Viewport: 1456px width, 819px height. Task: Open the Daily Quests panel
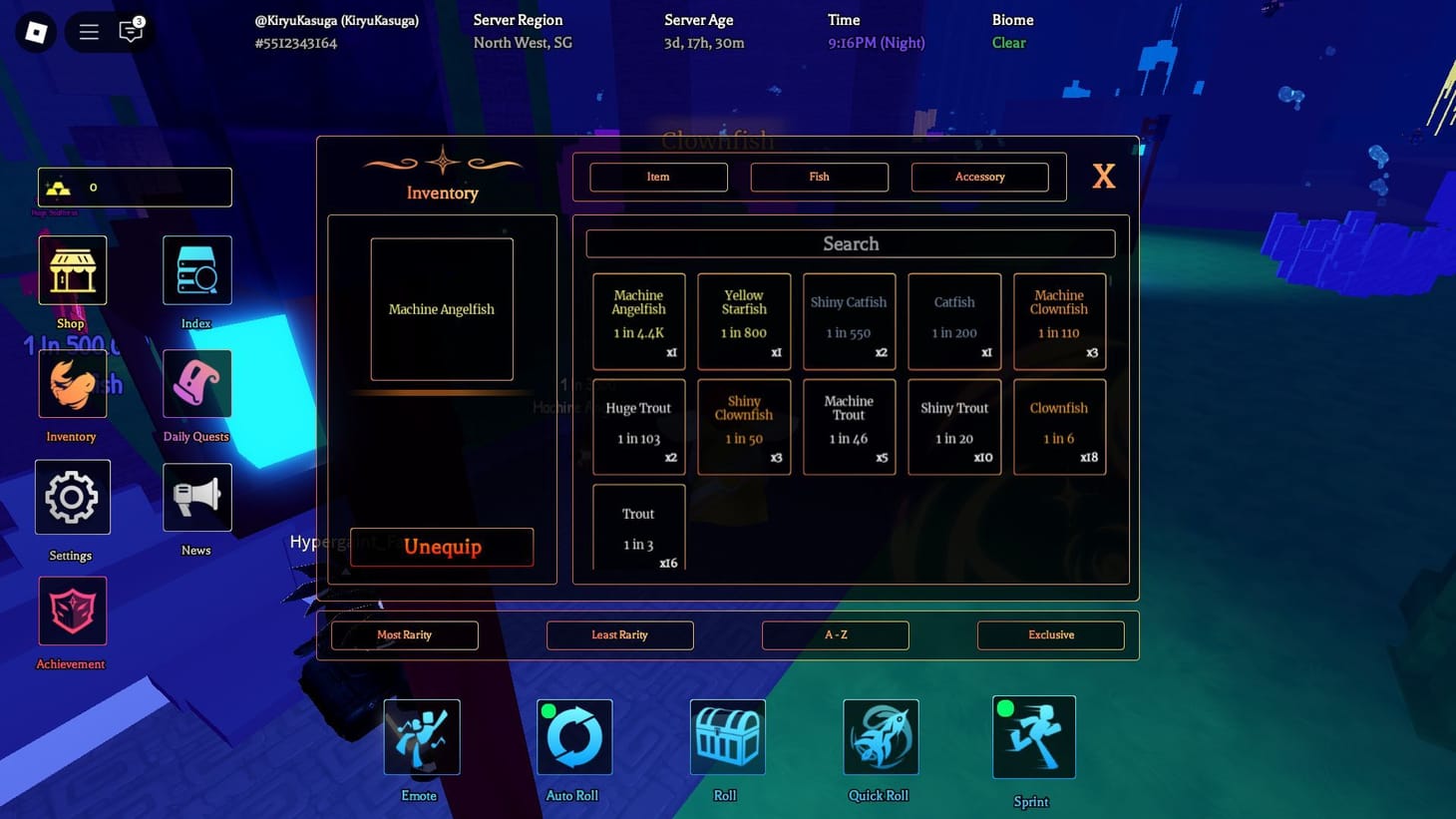click(195, 383)
